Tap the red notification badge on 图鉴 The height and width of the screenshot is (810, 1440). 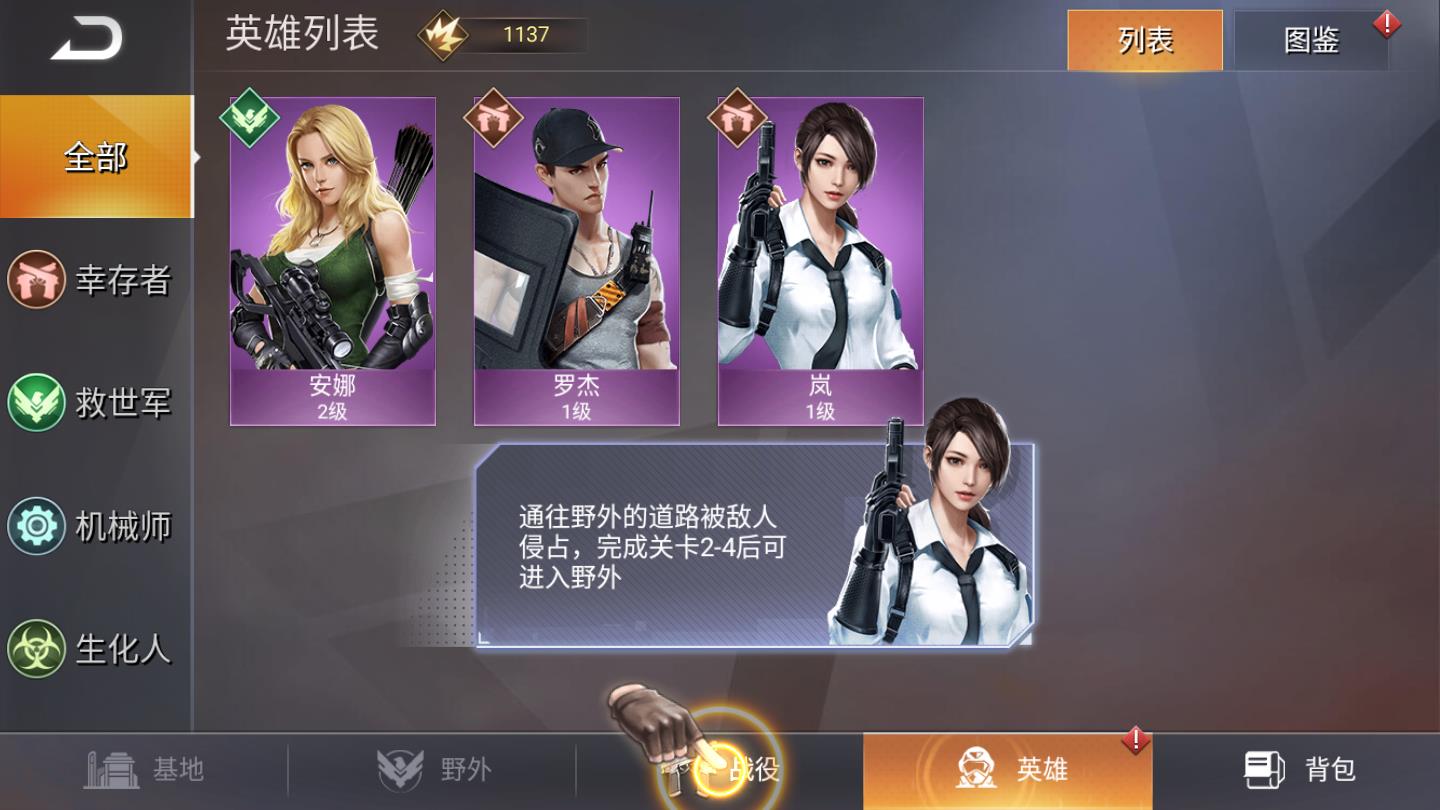(1385, 23)
